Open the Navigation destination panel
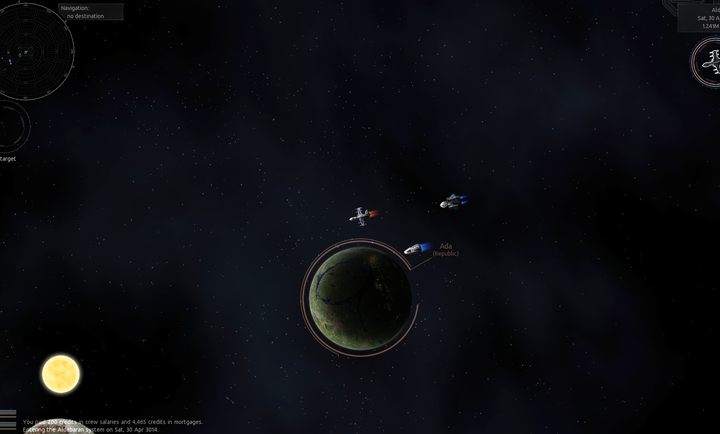The image size is (720, 434). pos(91,12)
